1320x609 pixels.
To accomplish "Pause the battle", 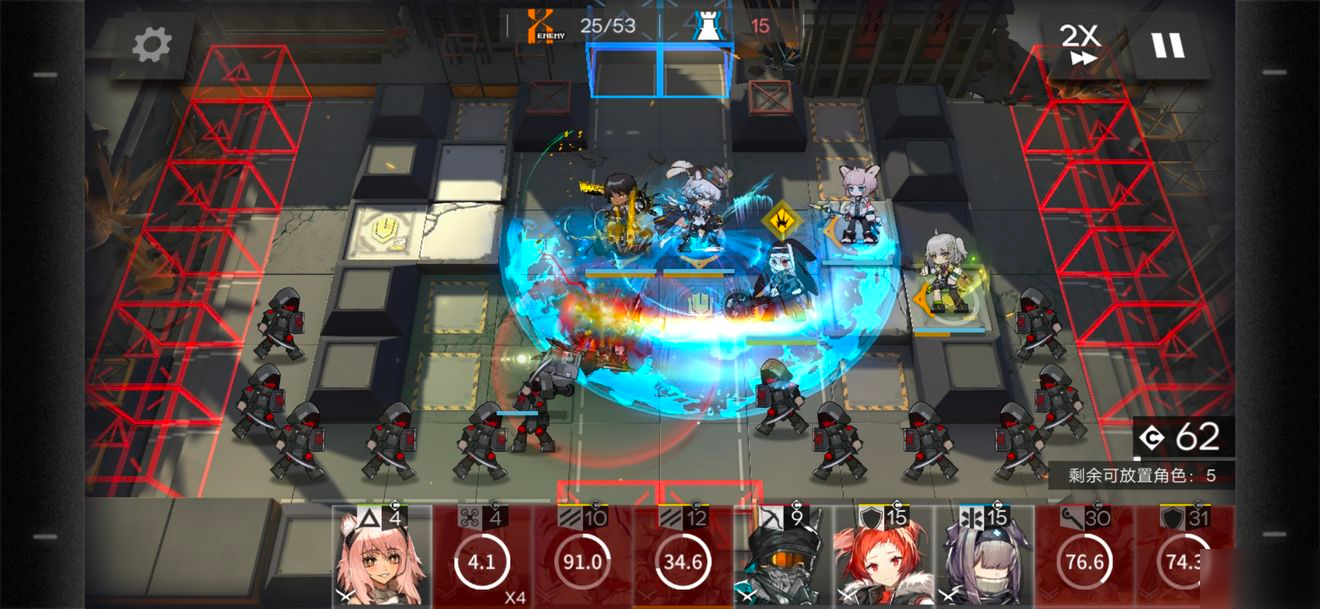I will (1166, 45).
